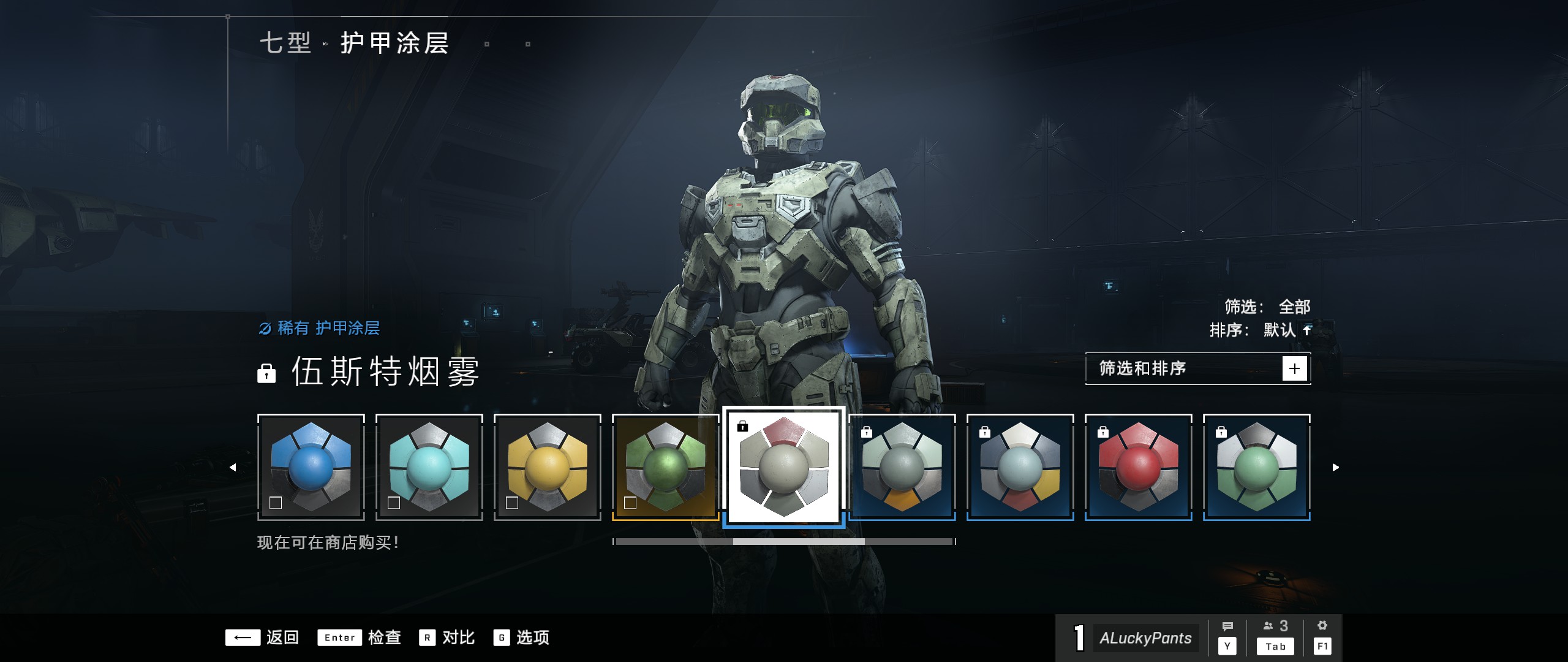The height and width of the screenshot is (662, 1568).
Task: Select the blue armor coating tile
Action: point(311,467)
